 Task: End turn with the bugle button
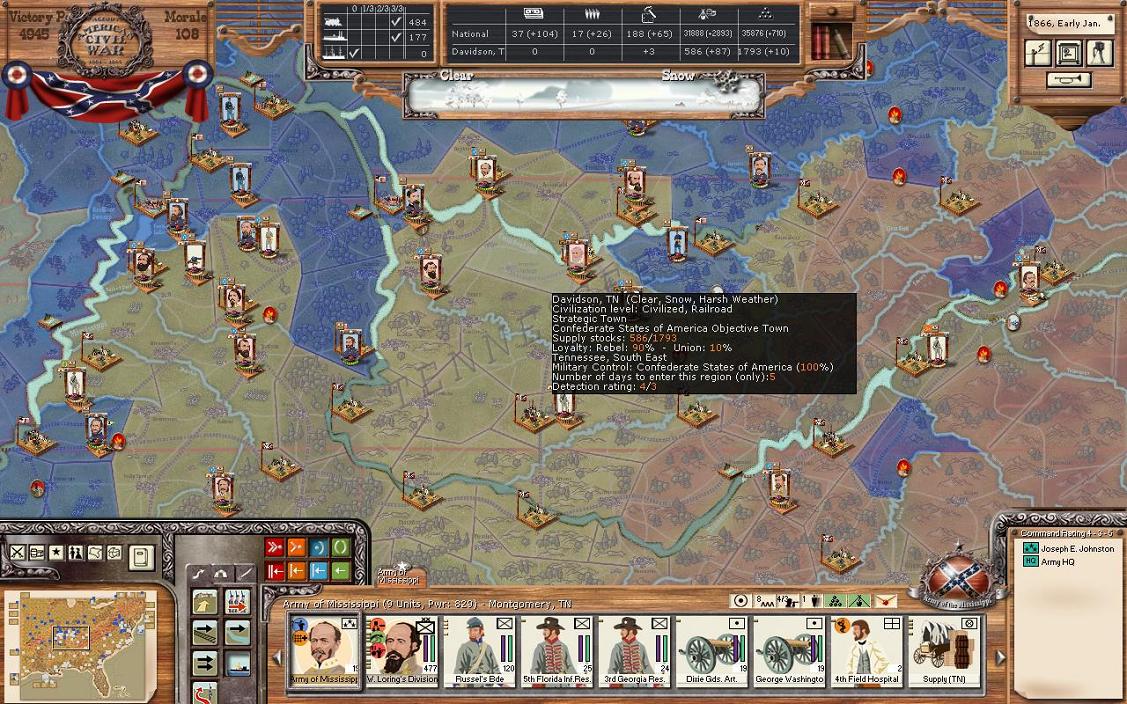(x=1069, y=80)
